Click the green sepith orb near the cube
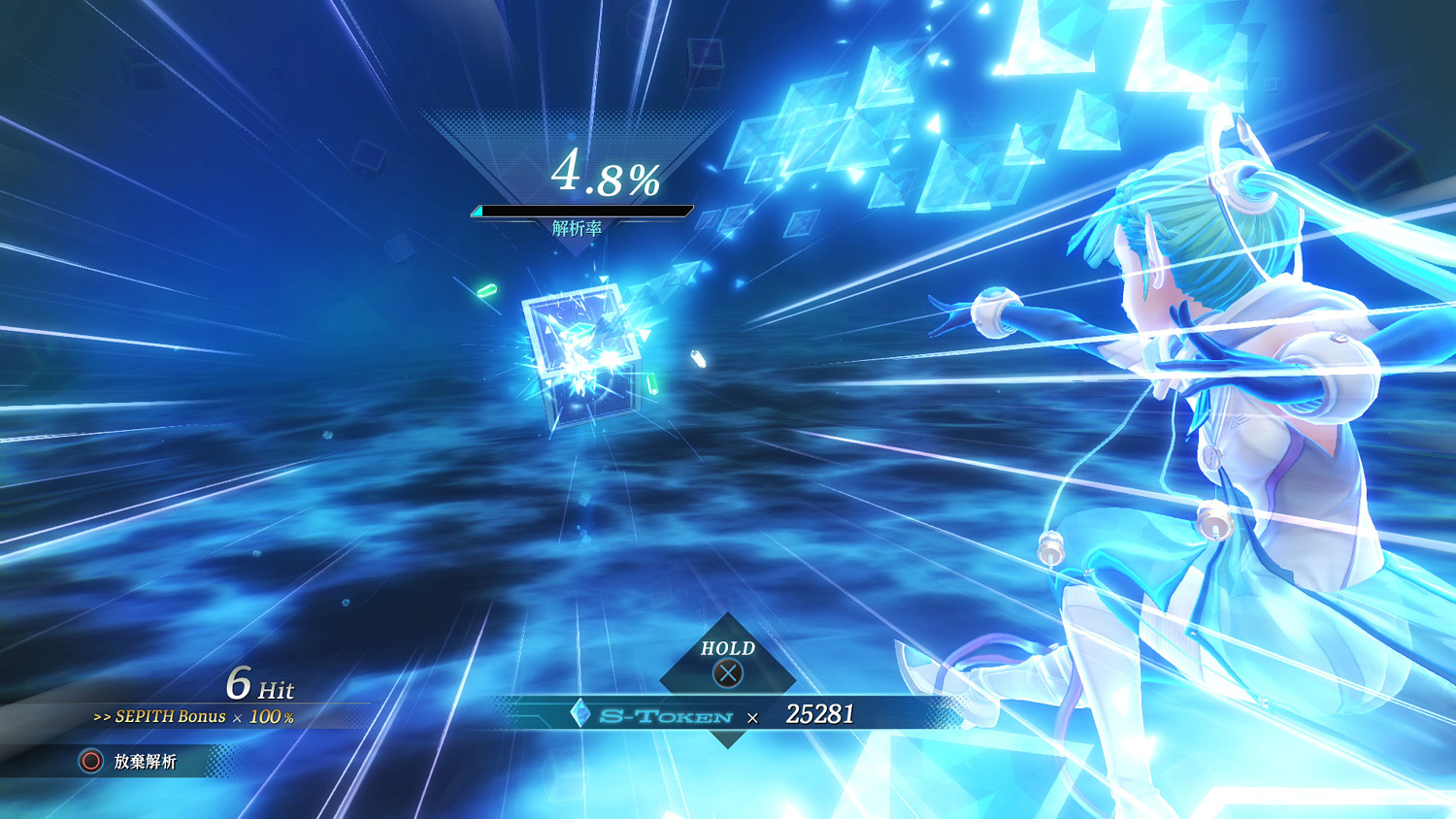 tap(484, 288)
